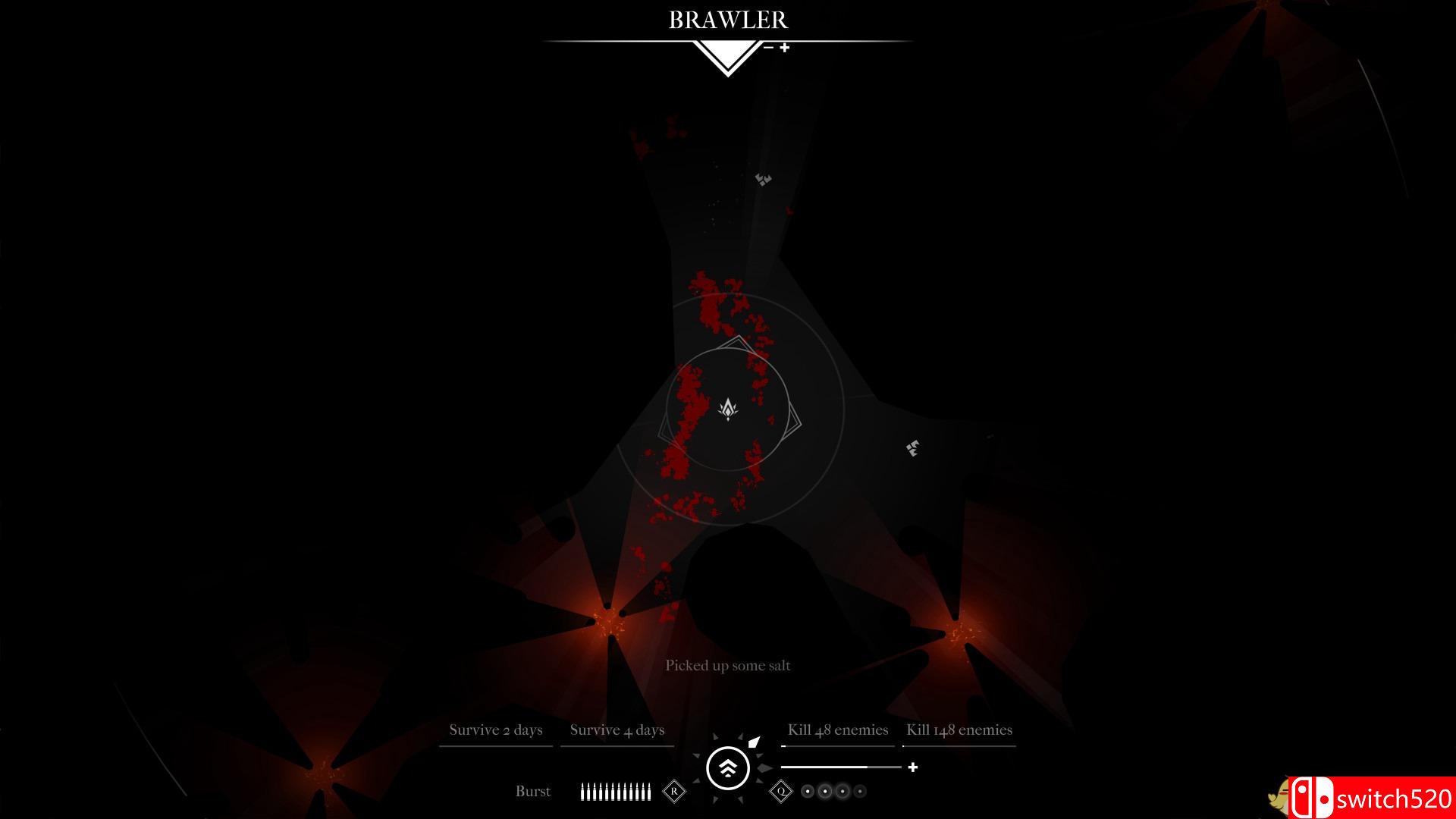Click the R reload keybind diamond icon

(x=673, y=791)
